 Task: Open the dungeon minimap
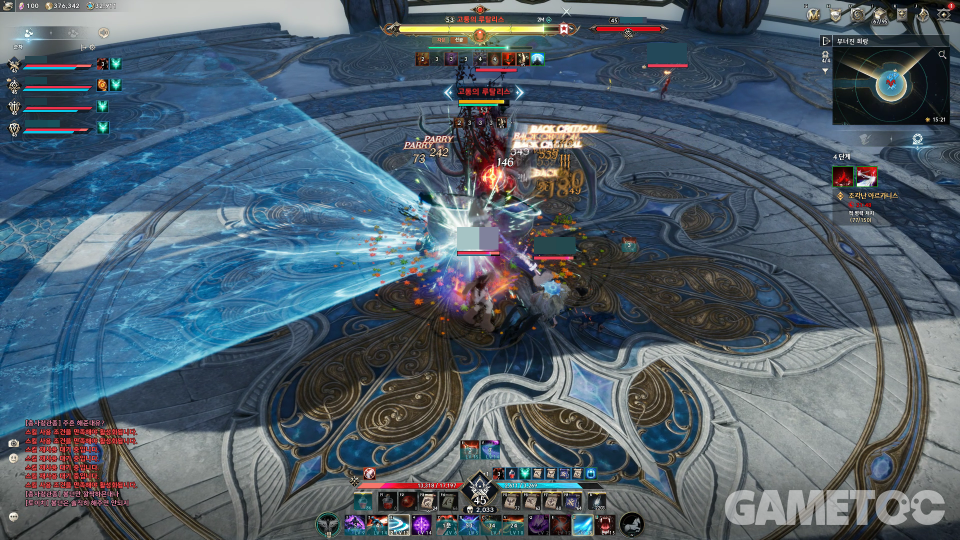pyautogui.click(x=886, y=86)
